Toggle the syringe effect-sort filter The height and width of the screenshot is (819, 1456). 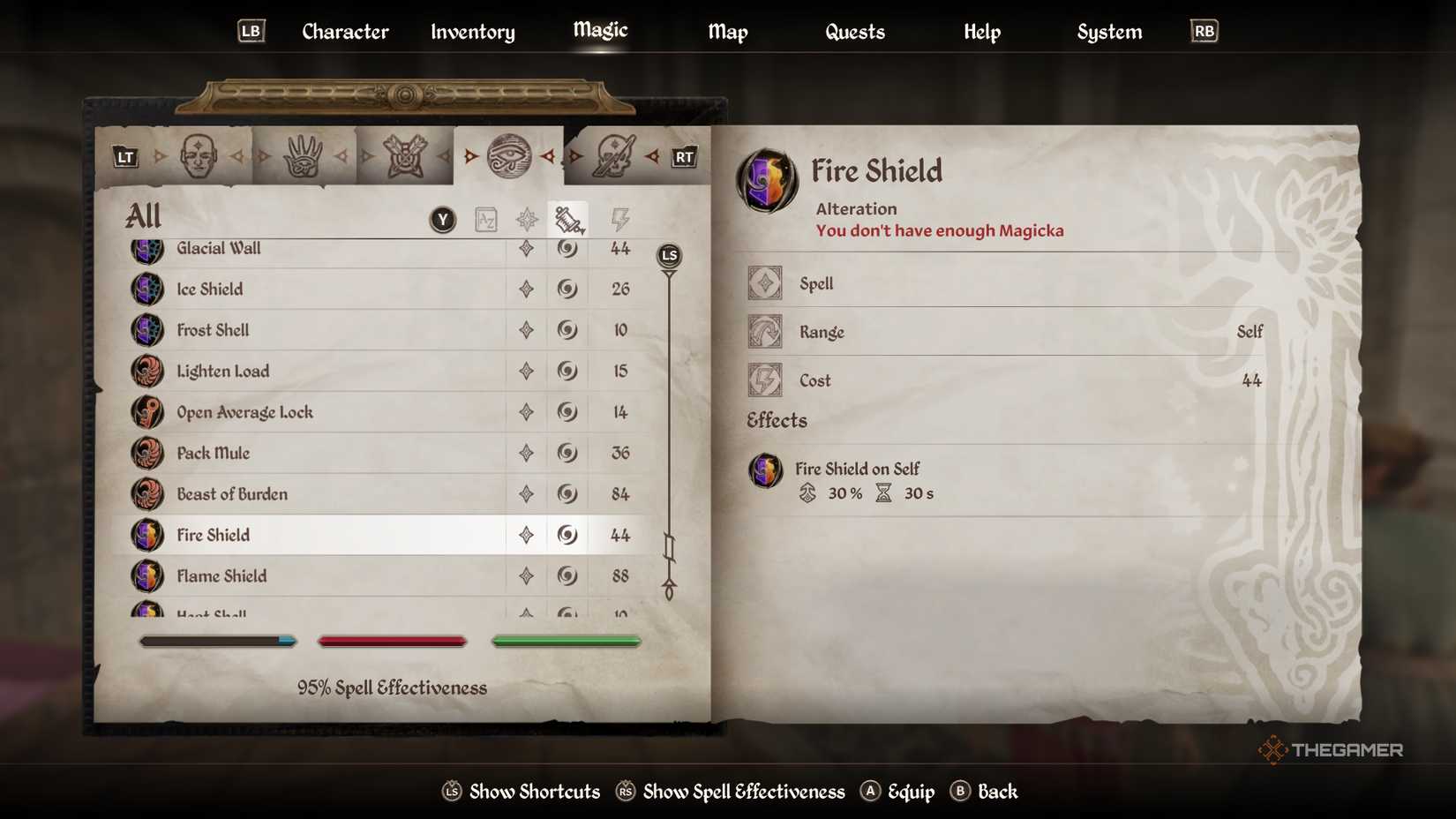pyautogui.click(x=567, y=217)
